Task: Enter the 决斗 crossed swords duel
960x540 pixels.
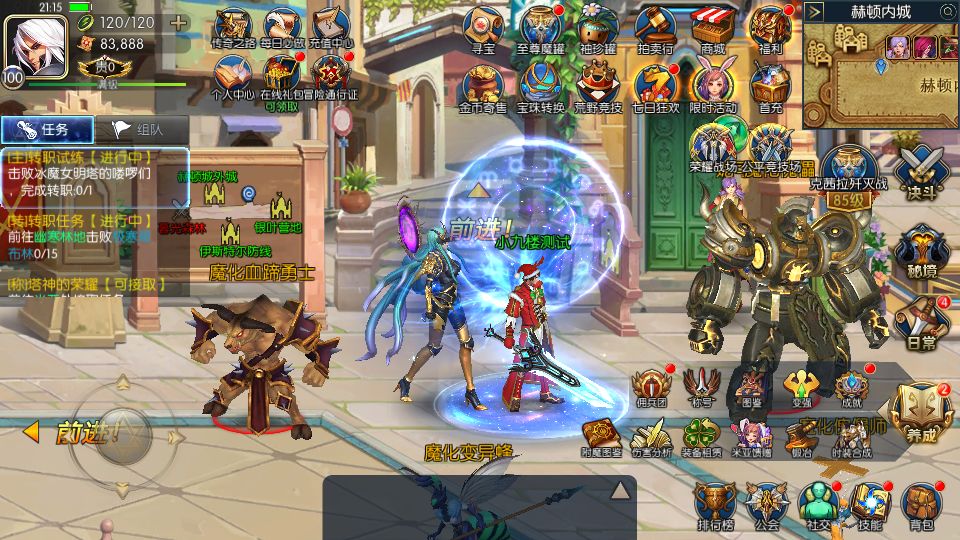Action: coord(919,172)
